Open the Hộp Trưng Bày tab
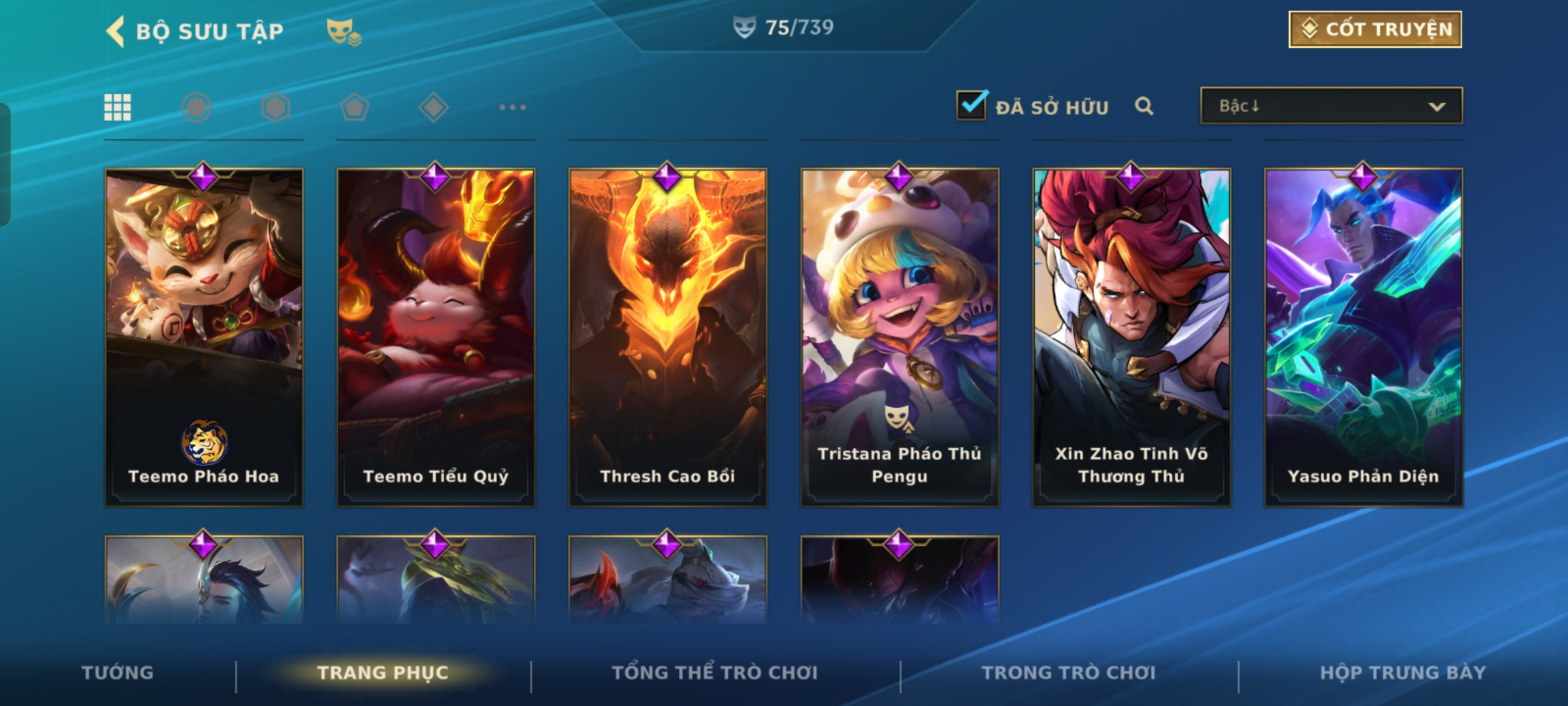 [1403, 673]
